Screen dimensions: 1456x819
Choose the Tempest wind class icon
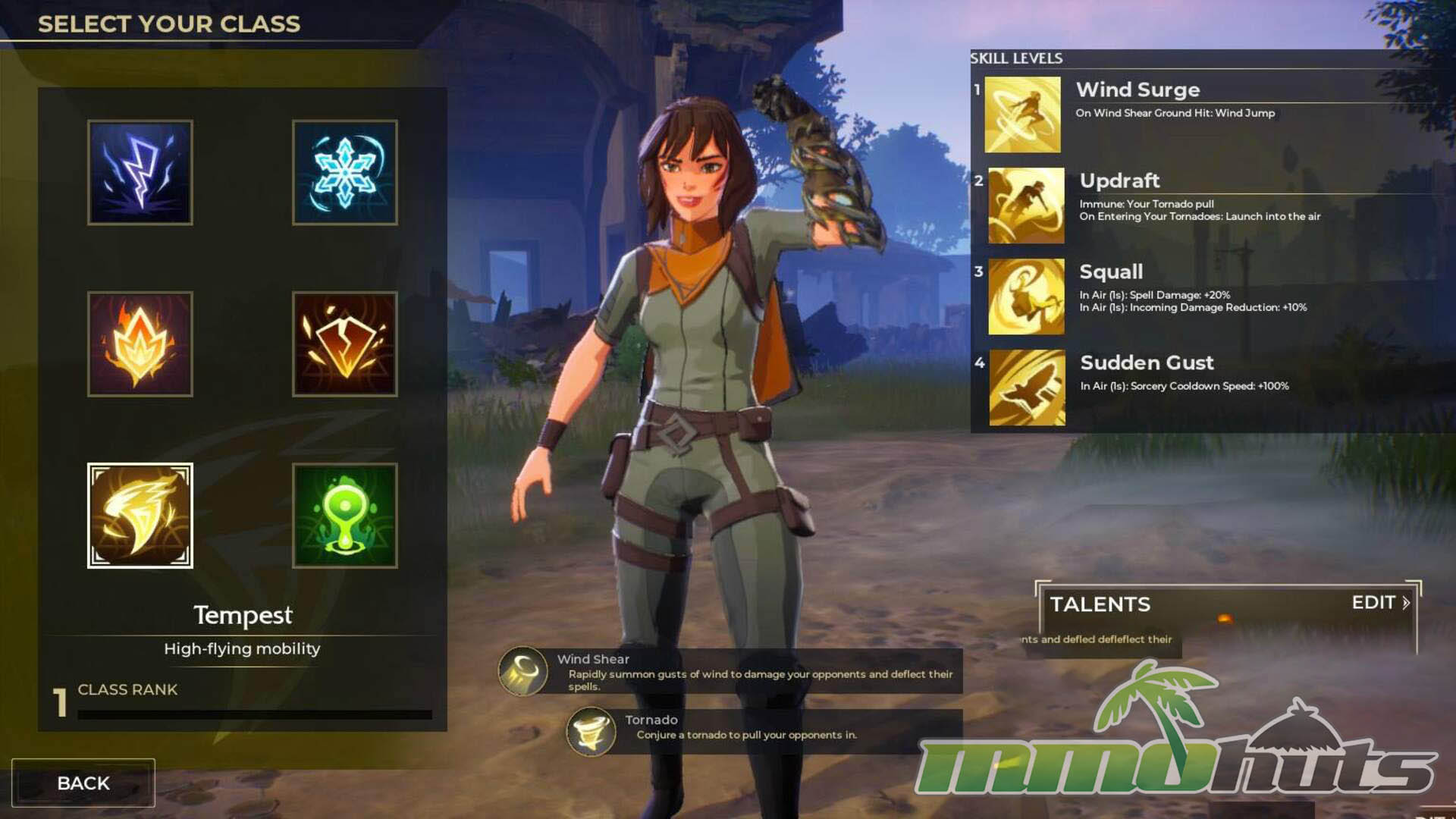click(x=140, y=516)
